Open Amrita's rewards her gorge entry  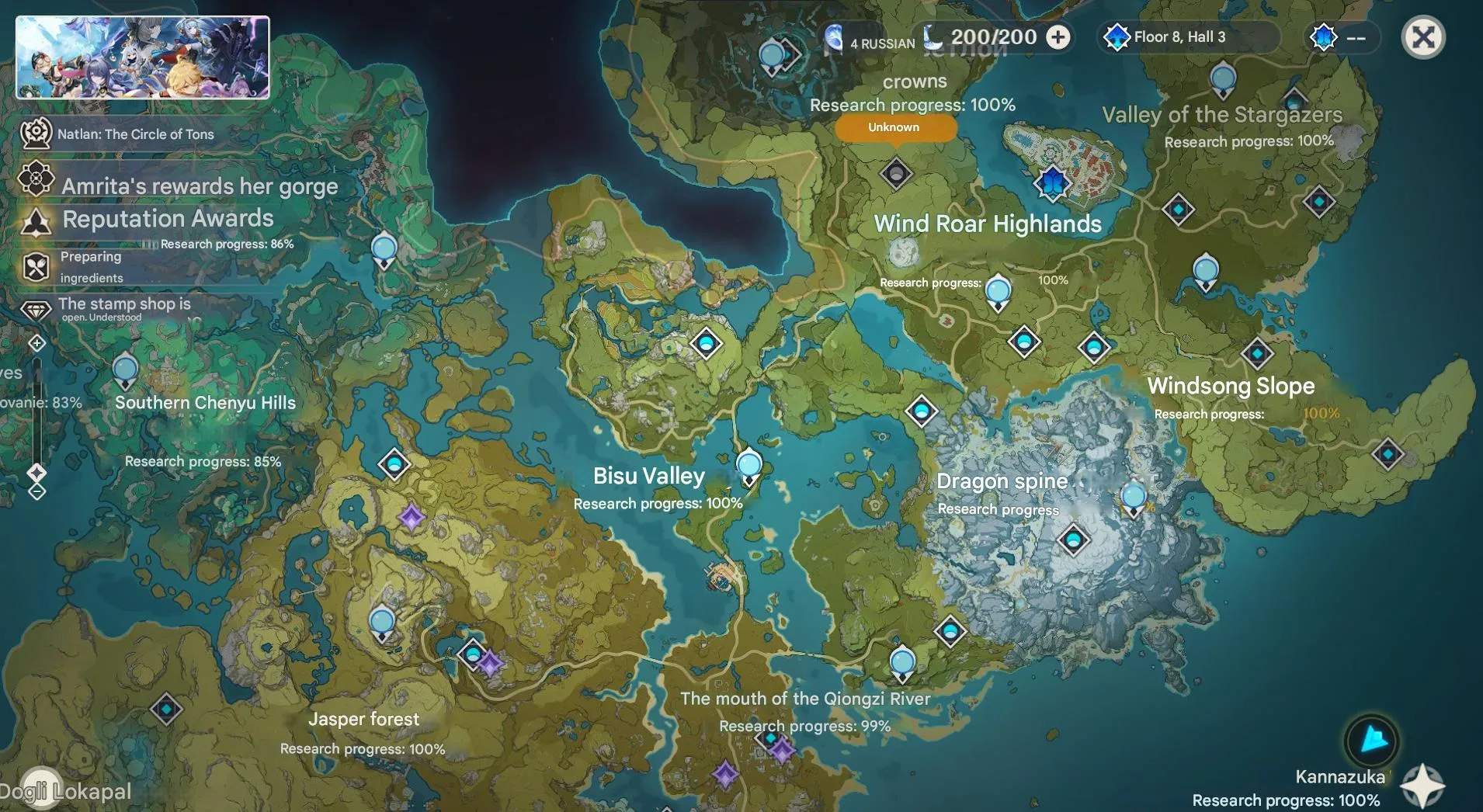199,186
